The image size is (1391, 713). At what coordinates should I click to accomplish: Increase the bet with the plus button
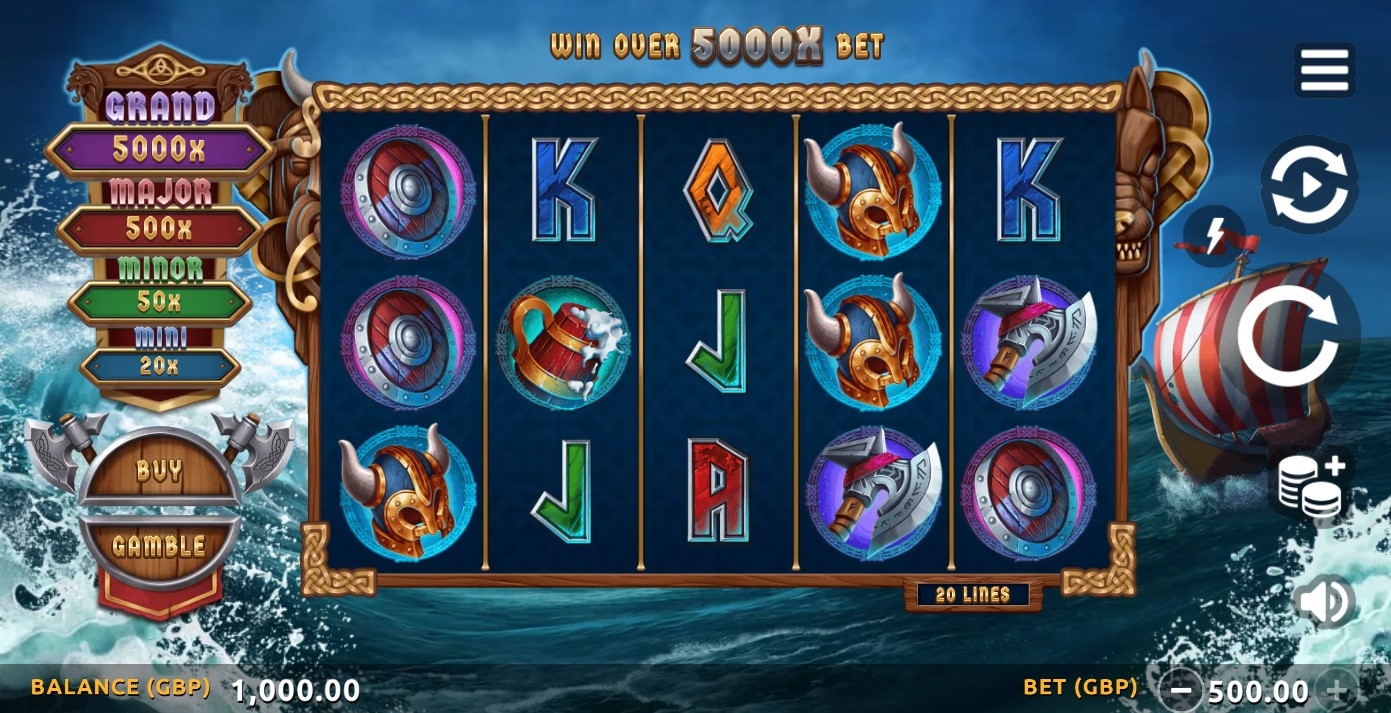pos(1337,689)
